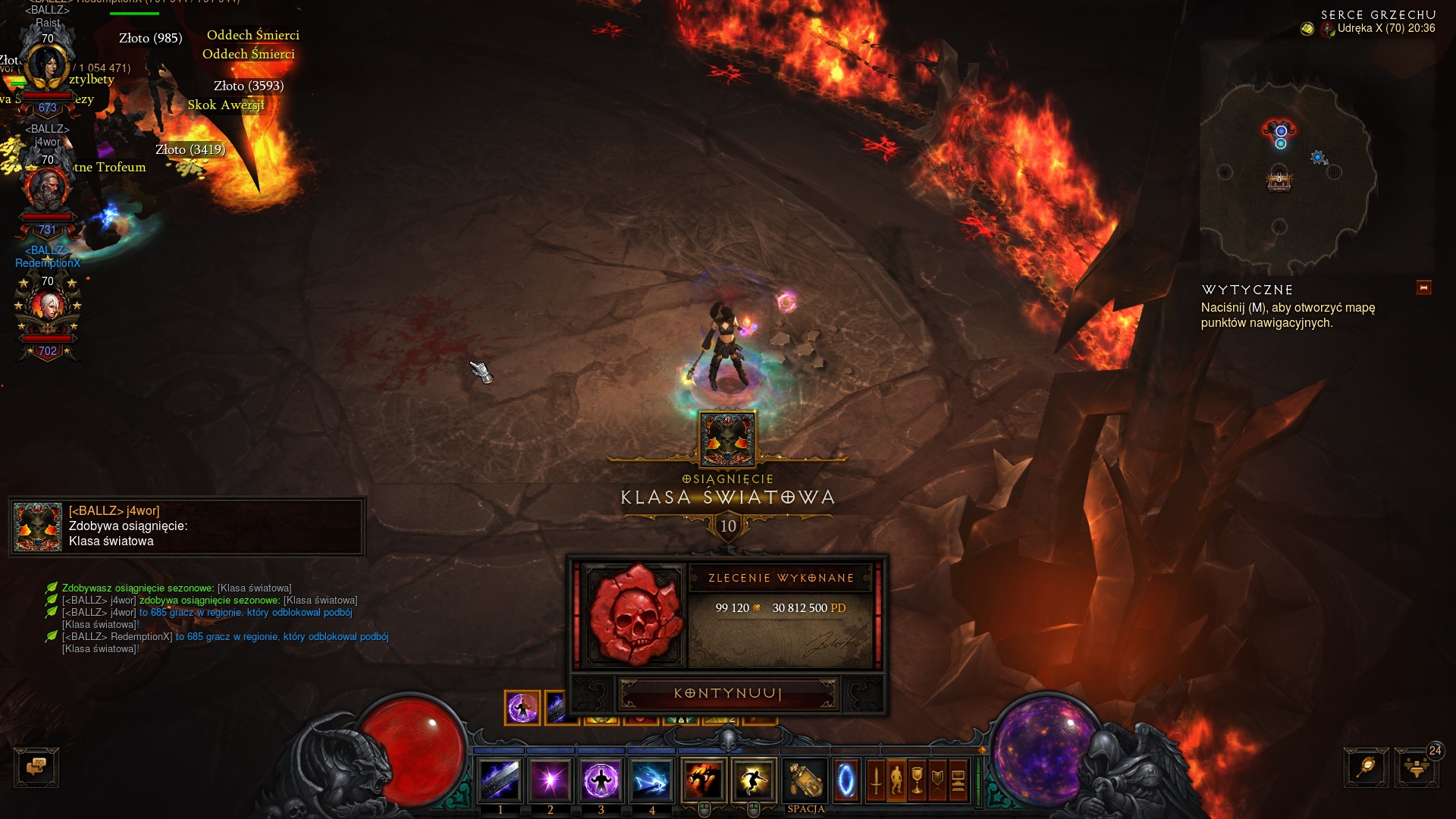The width and height of the screenshot is (1456, 819).
Task: Open the blue town portal
Action: [x=846, y=780]
